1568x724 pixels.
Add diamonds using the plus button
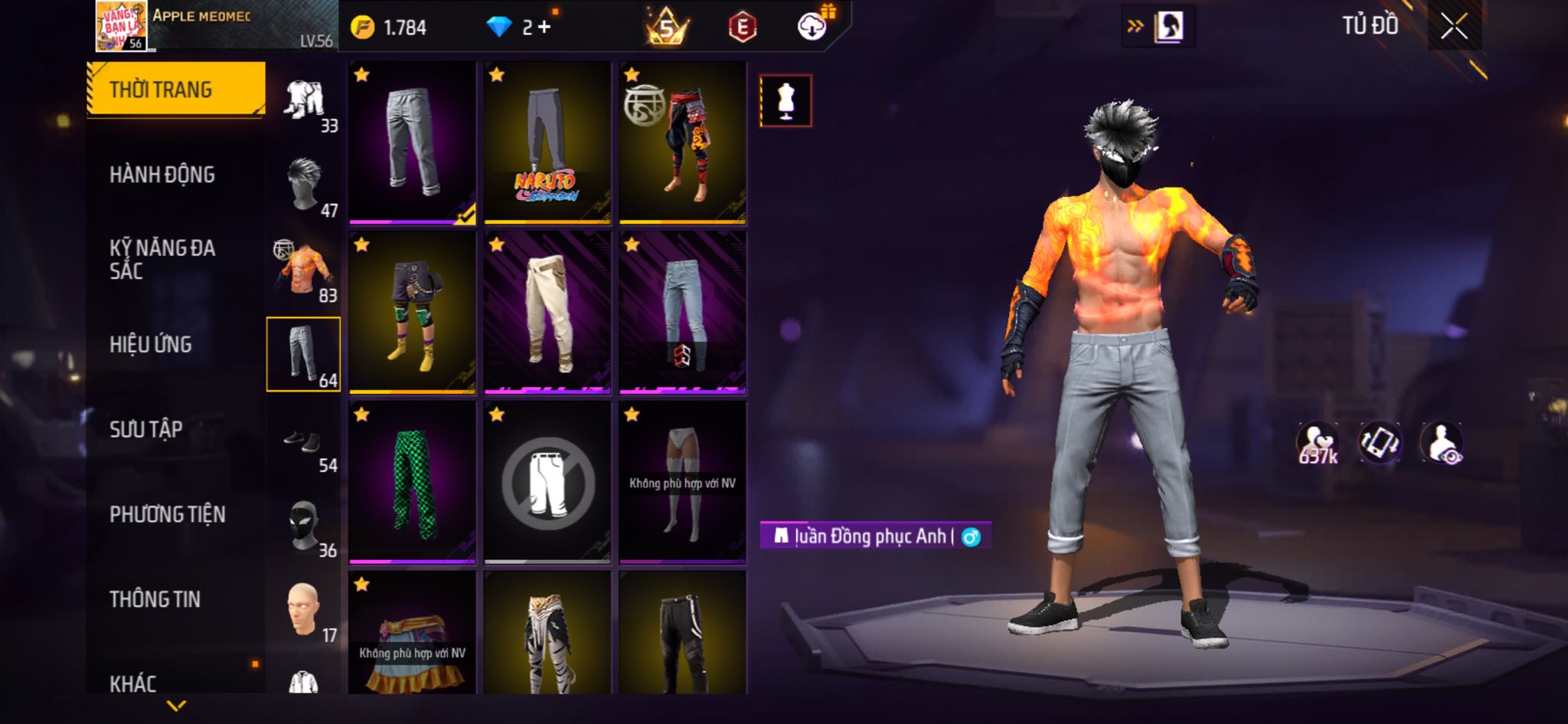[x=544, y=28]
